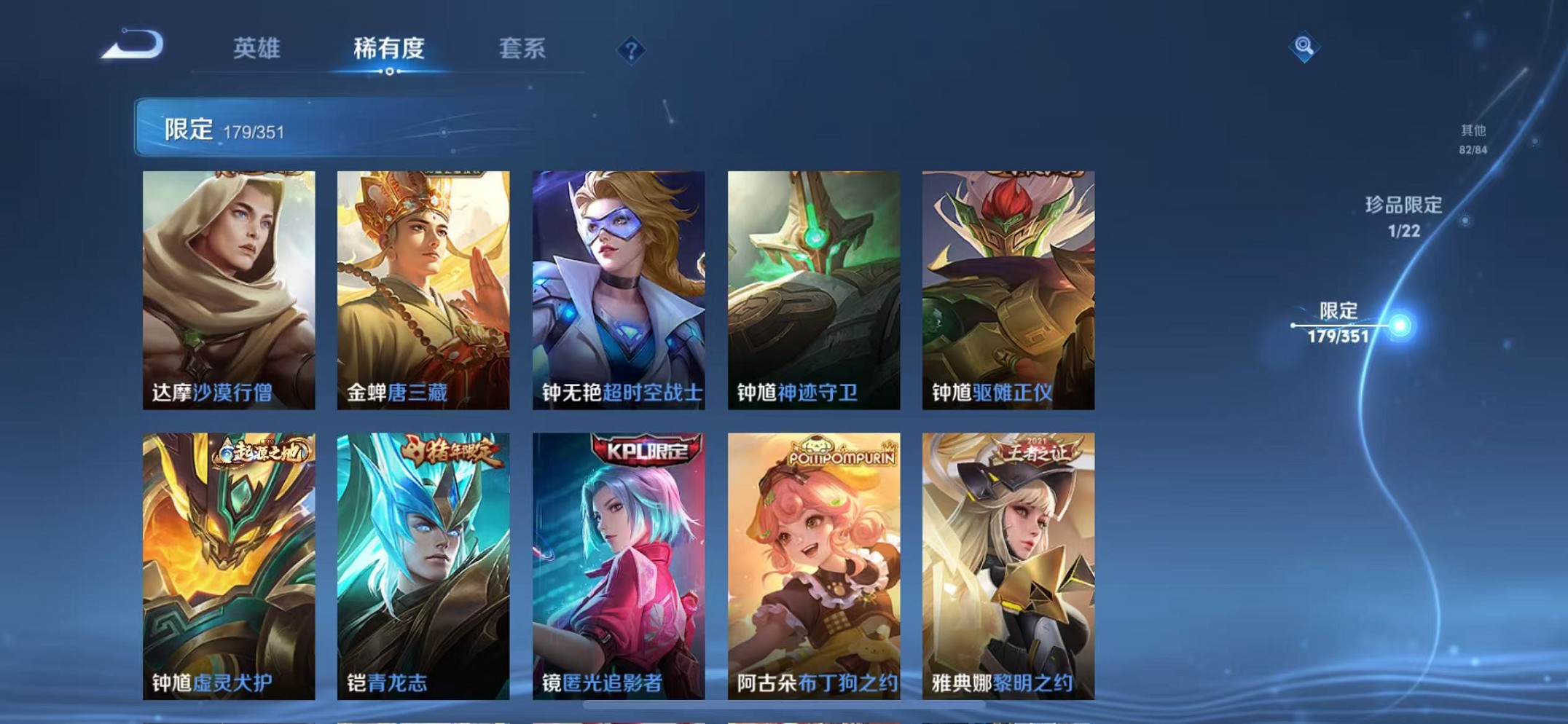Screen dimensions: 1568x724
Task: Open the help question mark icon
Action: pos(631,50)
